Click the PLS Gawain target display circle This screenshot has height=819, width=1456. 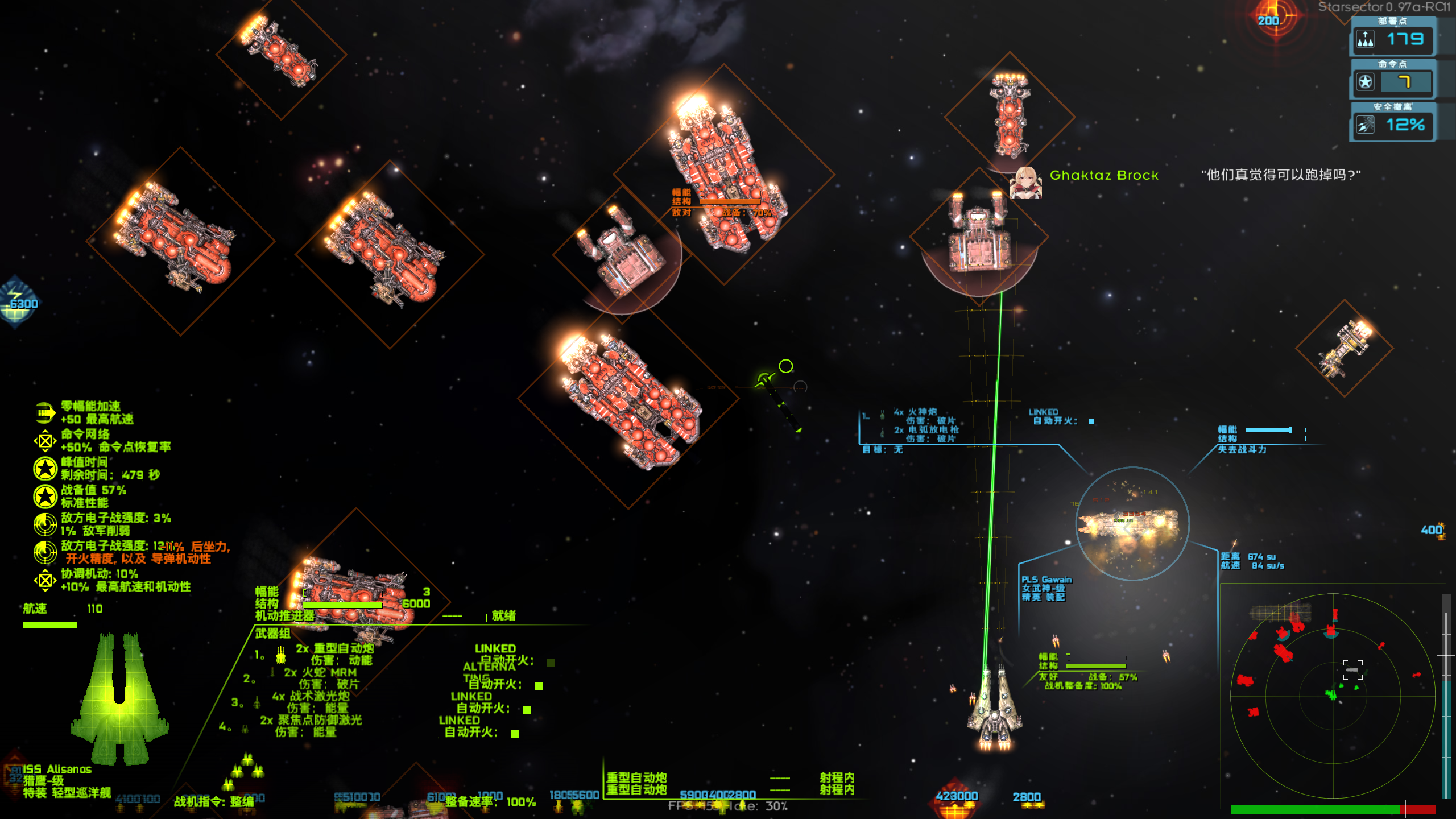click(x=1132, y=524)
